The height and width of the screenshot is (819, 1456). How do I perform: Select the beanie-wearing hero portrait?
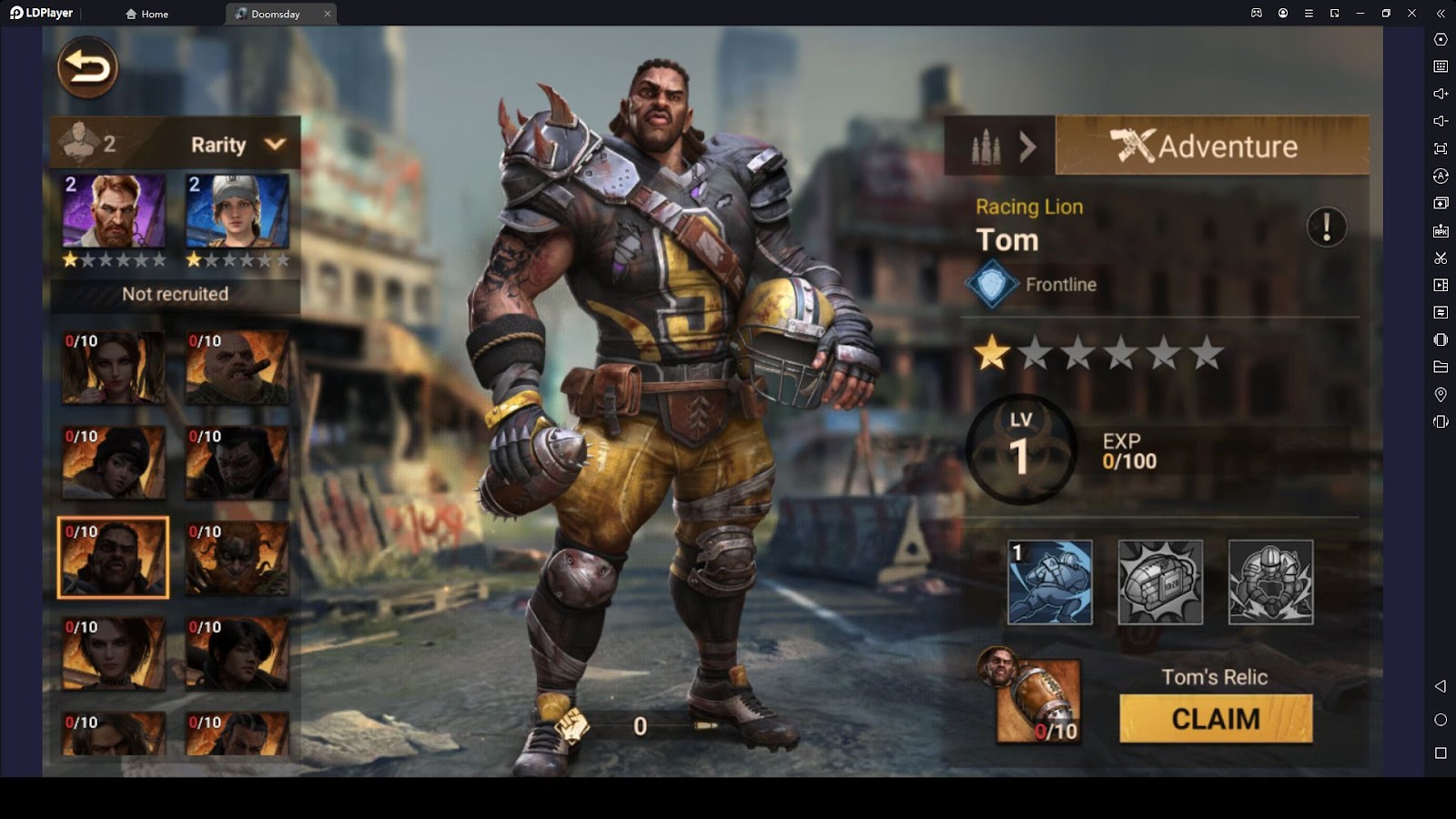pyautogui.click(x=114, y=463)
